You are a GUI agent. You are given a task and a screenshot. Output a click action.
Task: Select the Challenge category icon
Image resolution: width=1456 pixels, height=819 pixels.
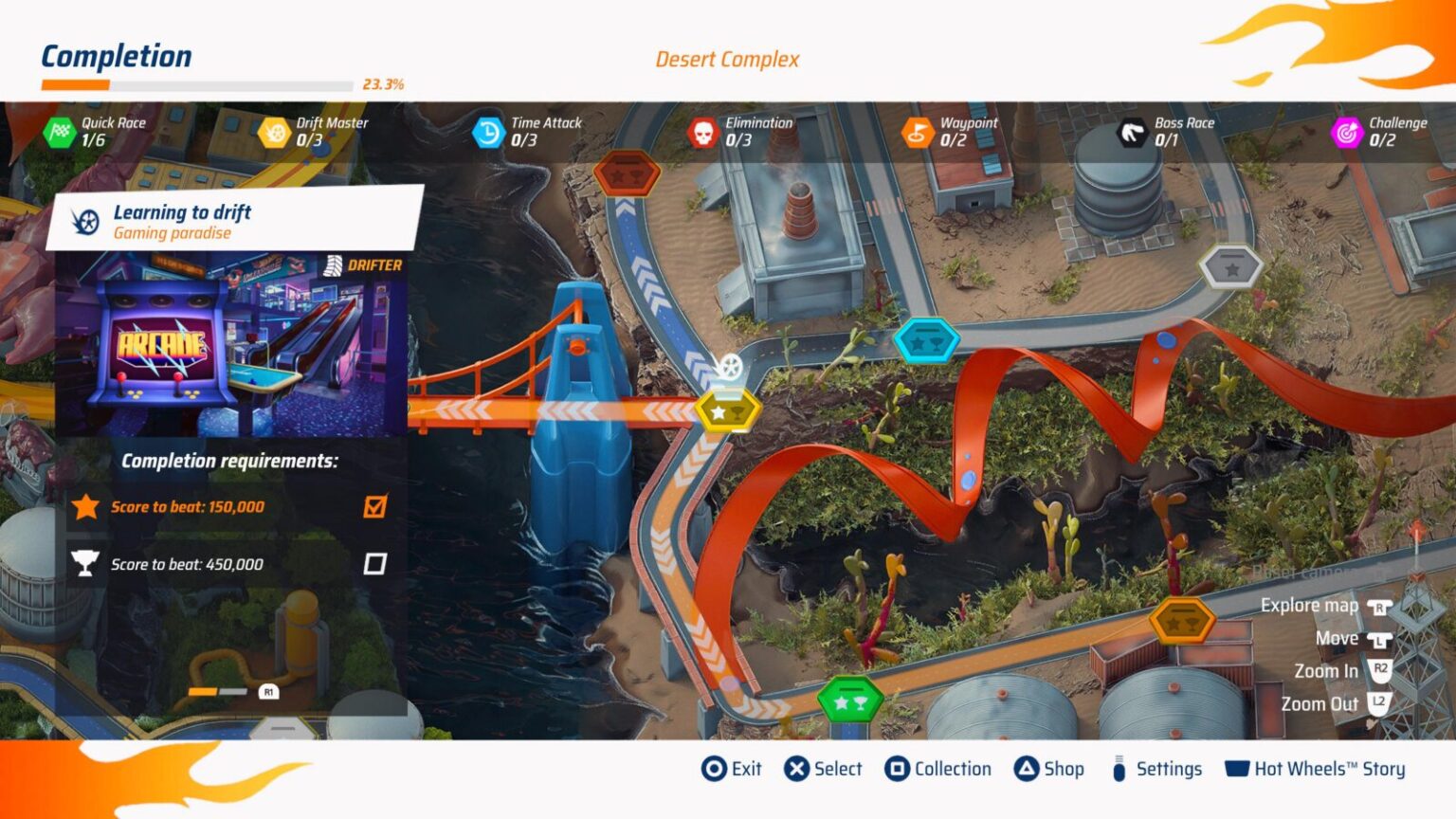coord(1346,132)
